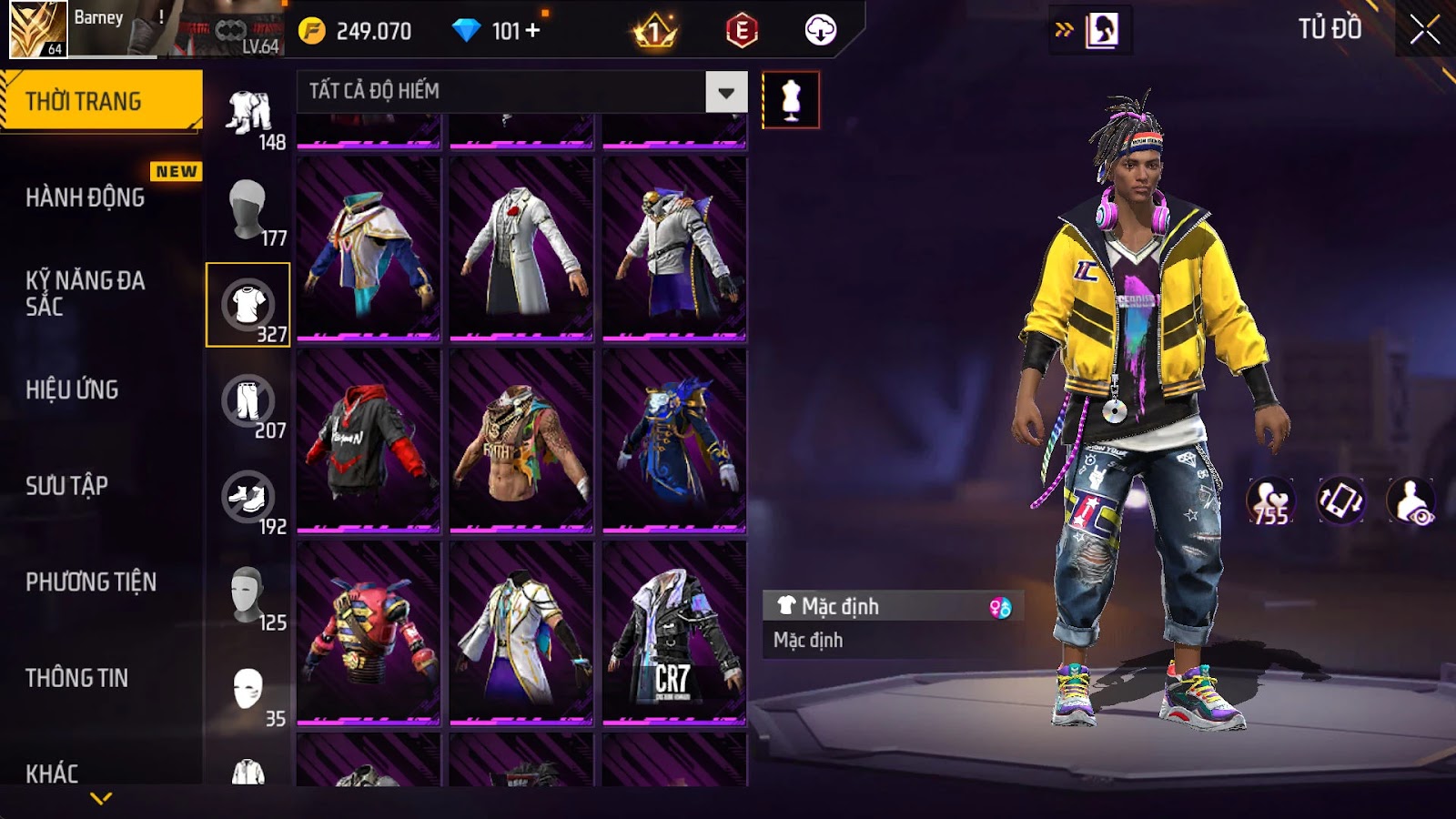Pick the white coat with red rose
The width and height of the screenshot is (1456, 819).
pos(521,248)
